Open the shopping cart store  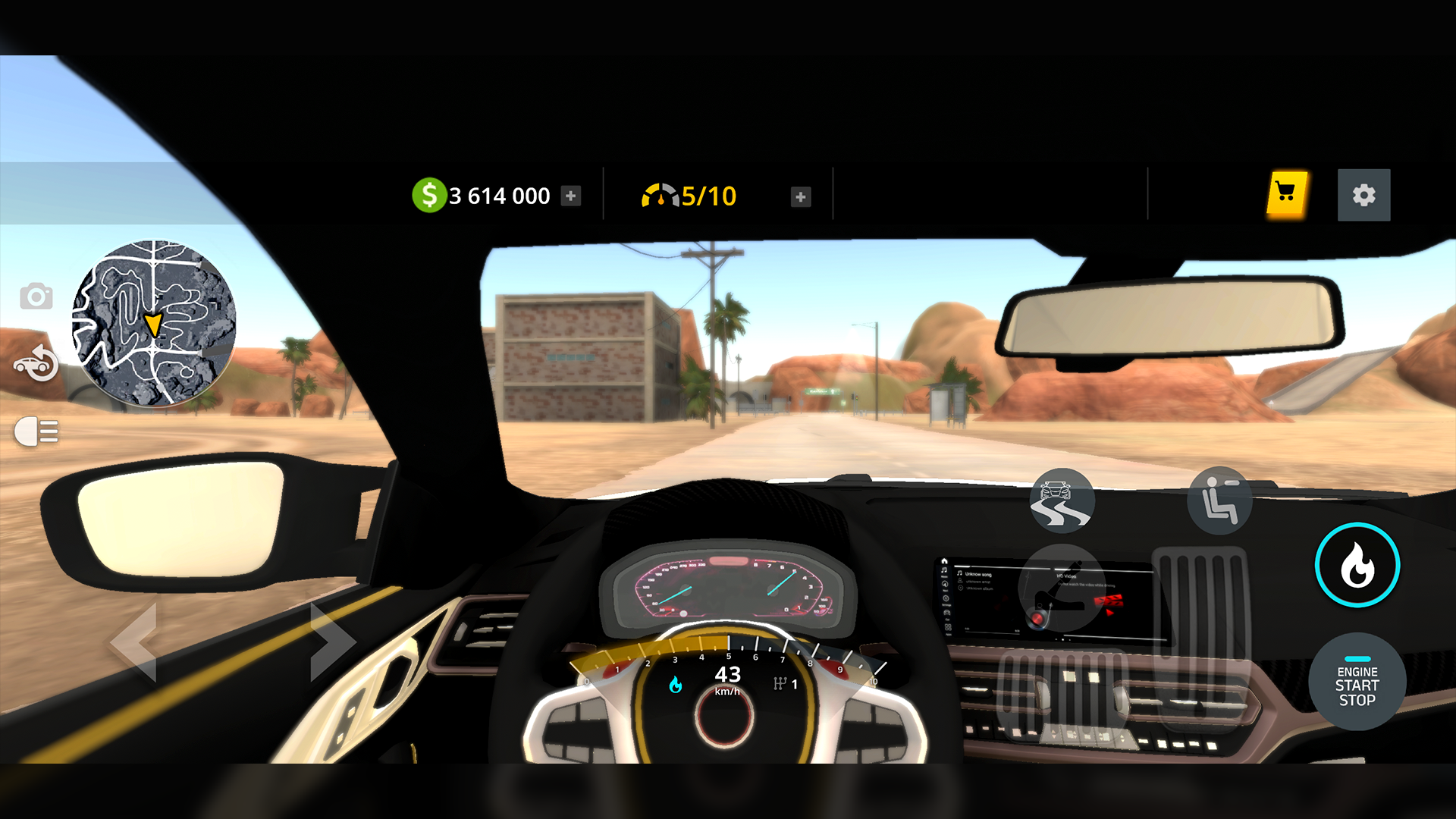(x=1286, y=195)
